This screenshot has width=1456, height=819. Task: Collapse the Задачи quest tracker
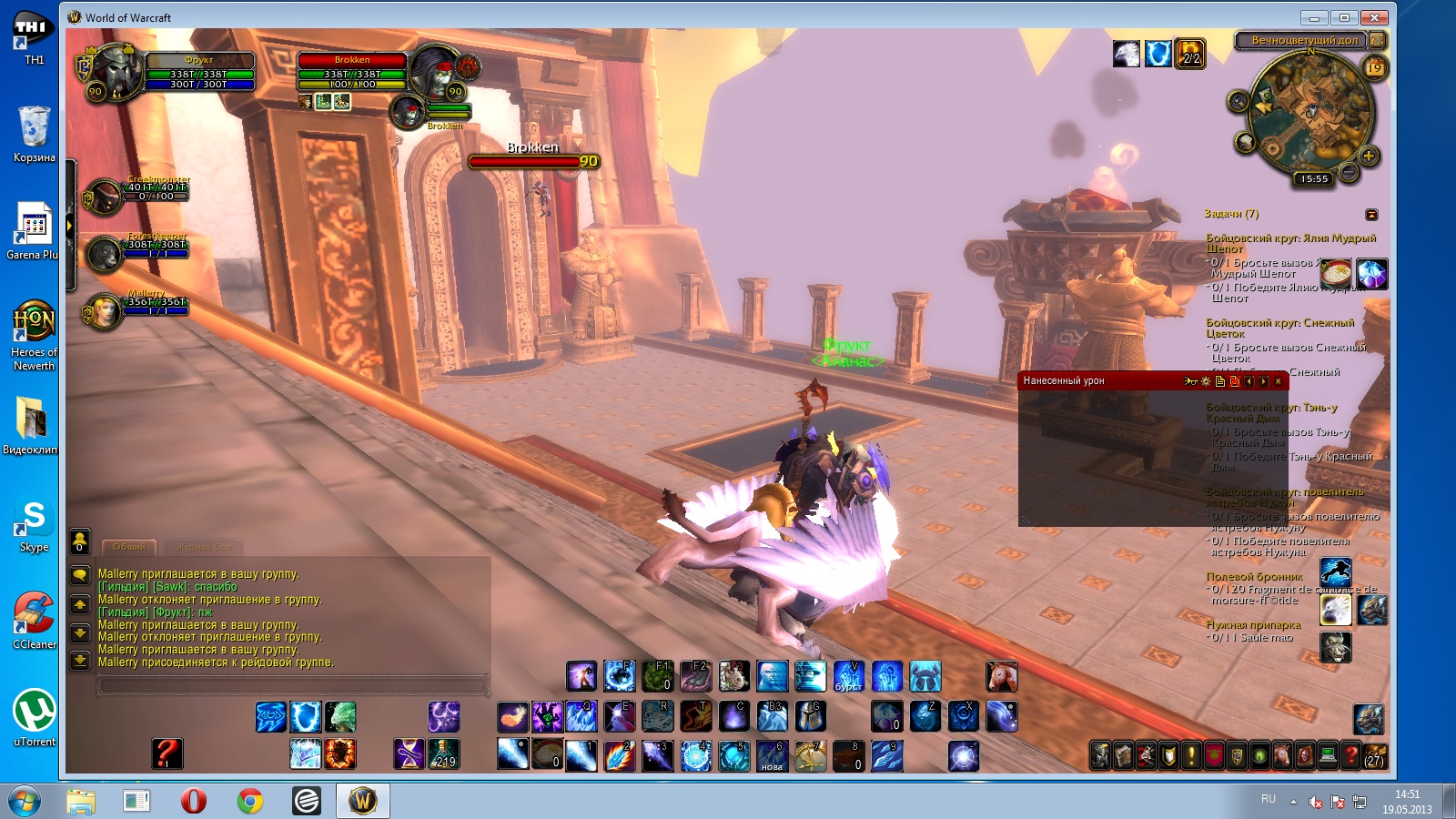tap(1371, 215)
